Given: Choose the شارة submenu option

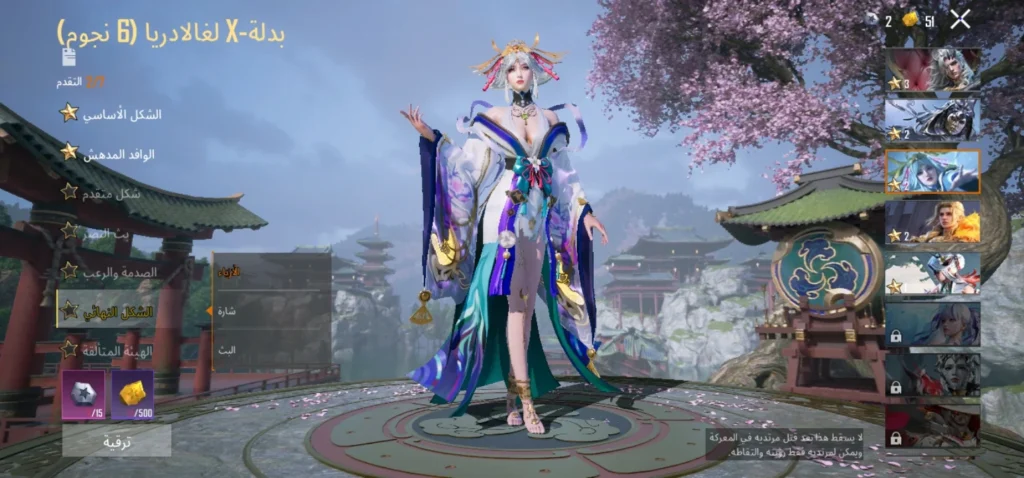Looking at the screenshot, I should (270, 311).
